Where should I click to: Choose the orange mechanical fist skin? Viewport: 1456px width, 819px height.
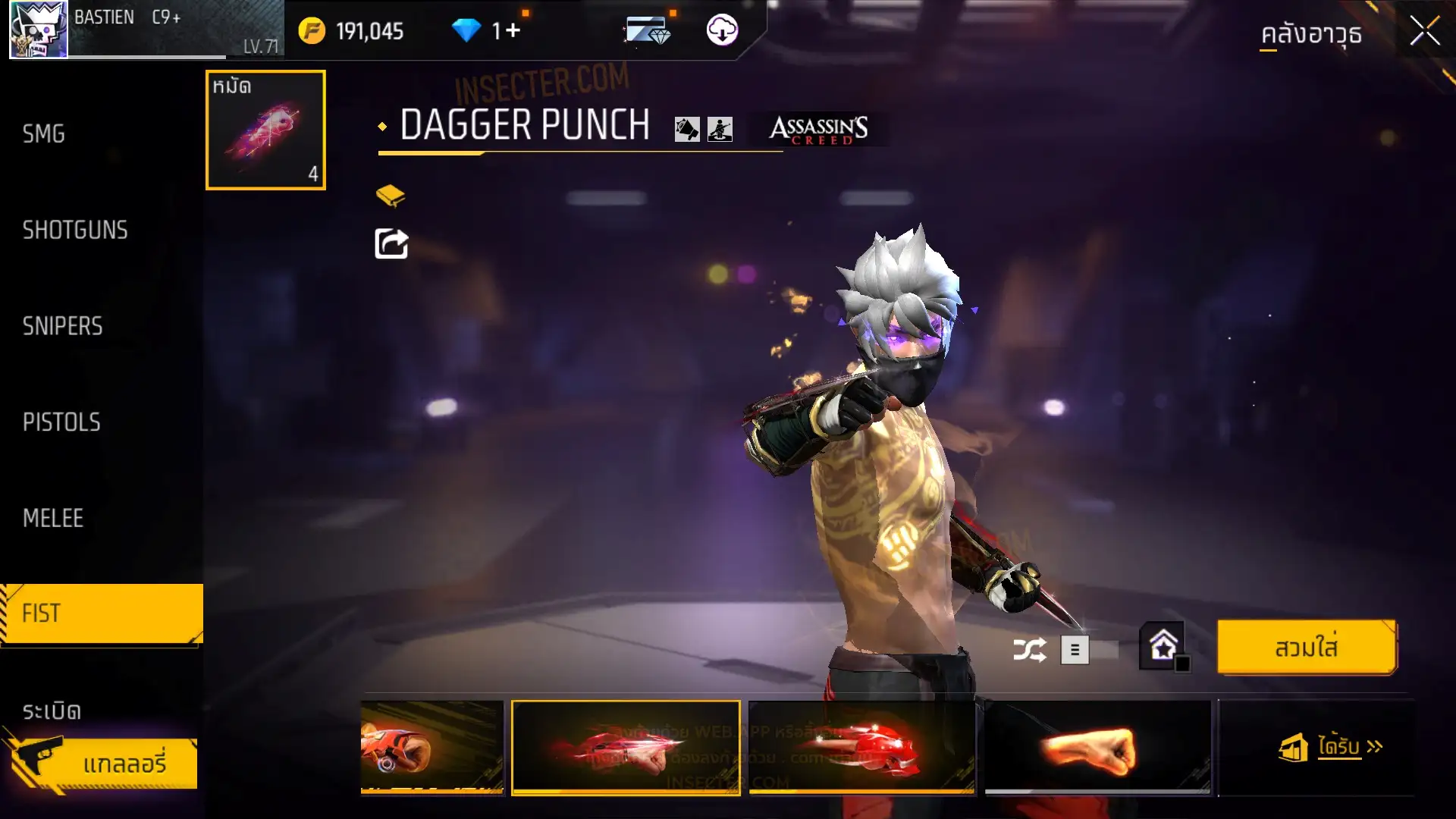[431, 748]
